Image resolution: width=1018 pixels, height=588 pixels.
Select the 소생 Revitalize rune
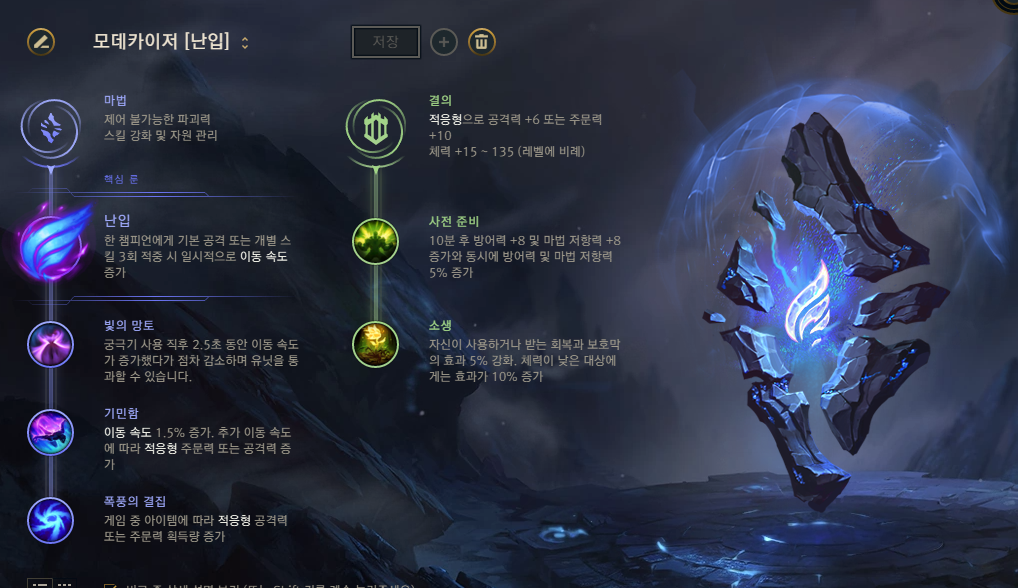[x=375, y=343]
